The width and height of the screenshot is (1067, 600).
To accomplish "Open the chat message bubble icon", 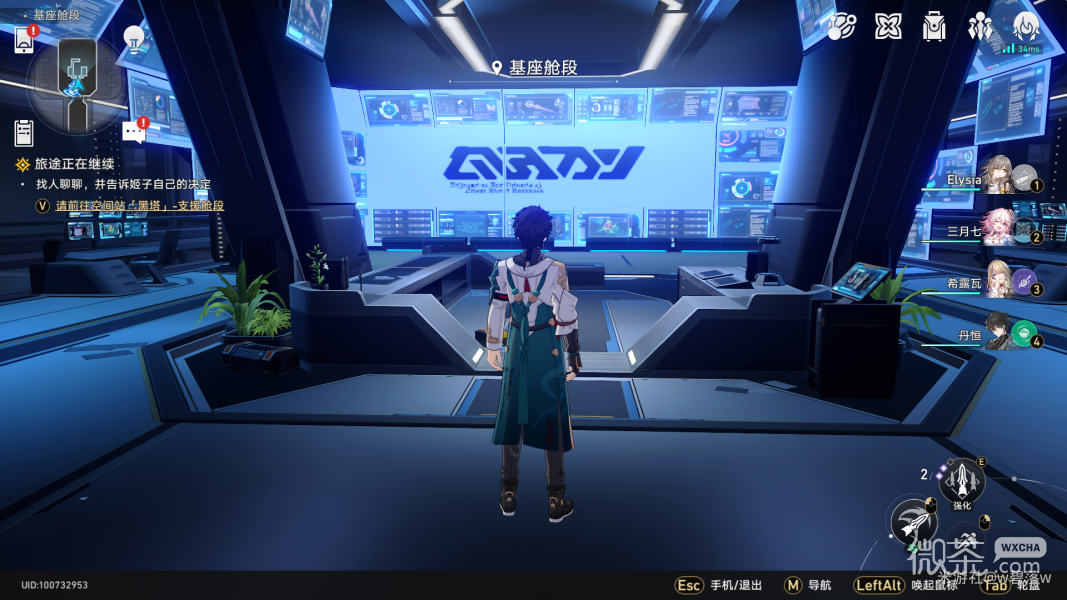I will pos(133,132).
